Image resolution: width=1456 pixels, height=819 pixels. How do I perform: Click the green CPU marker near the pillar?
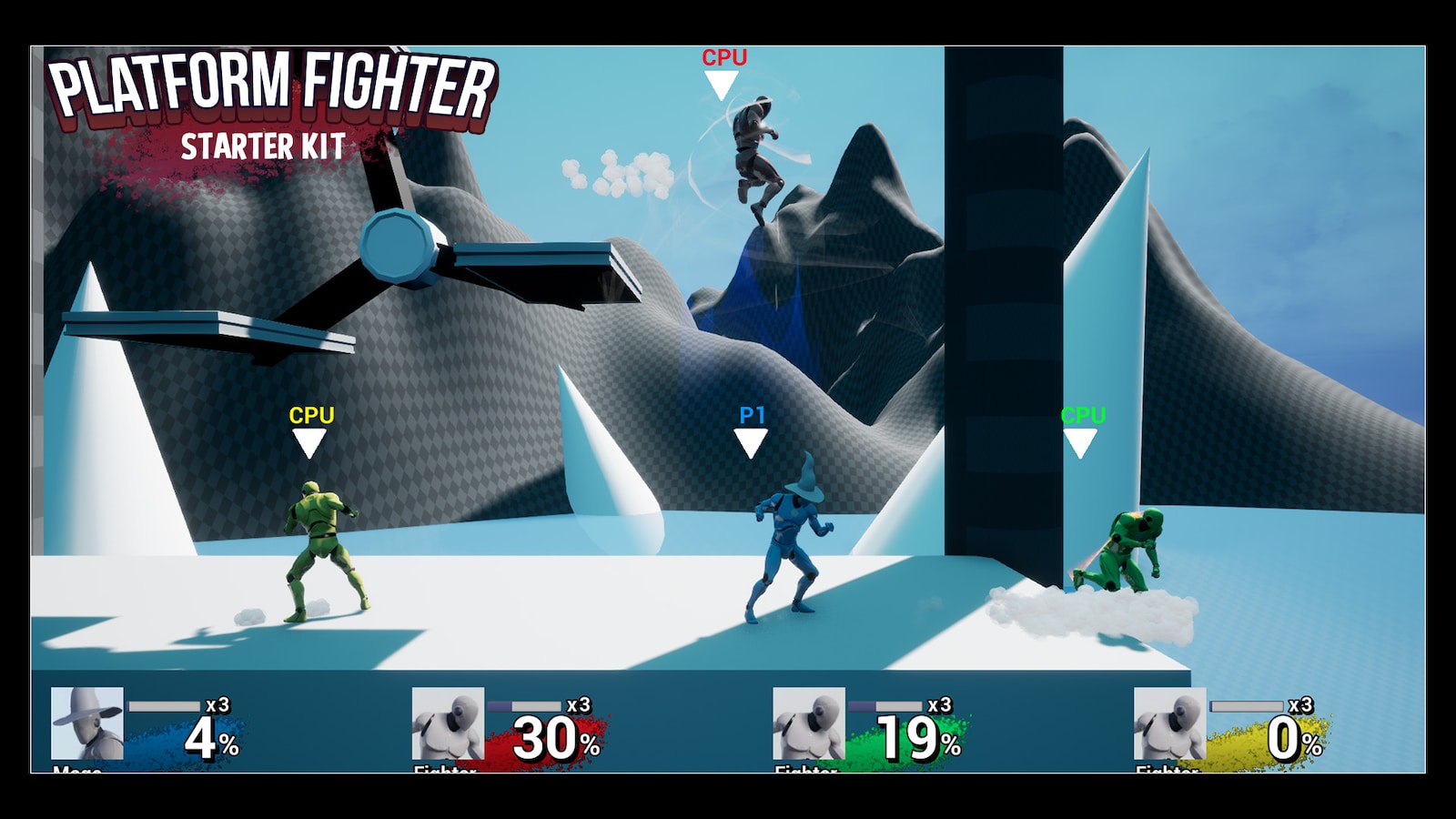pos(1081,437)
